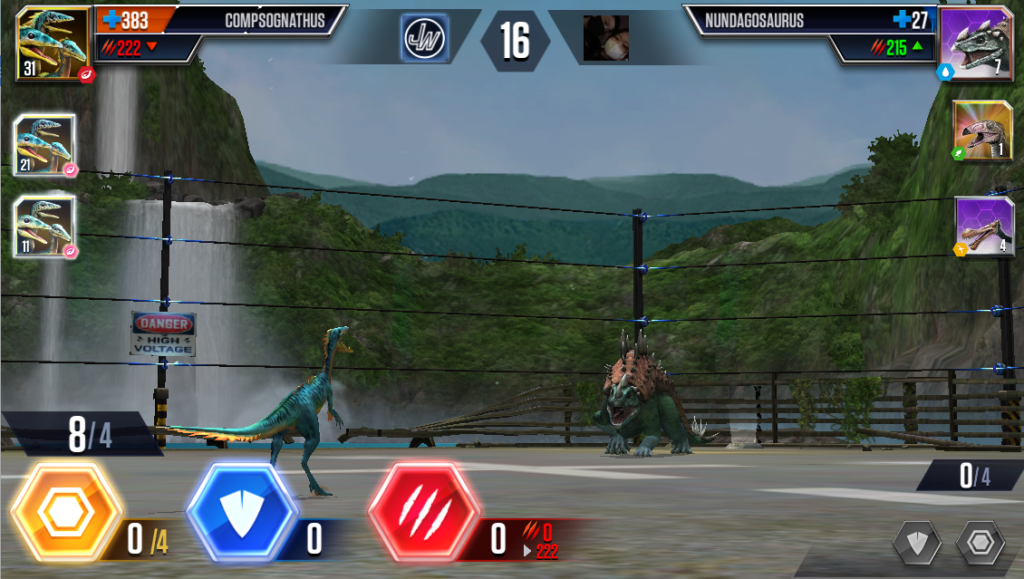Click the JW logo player badge
1024x579 pixels.
pyautogui.click(x=425, y=39)
